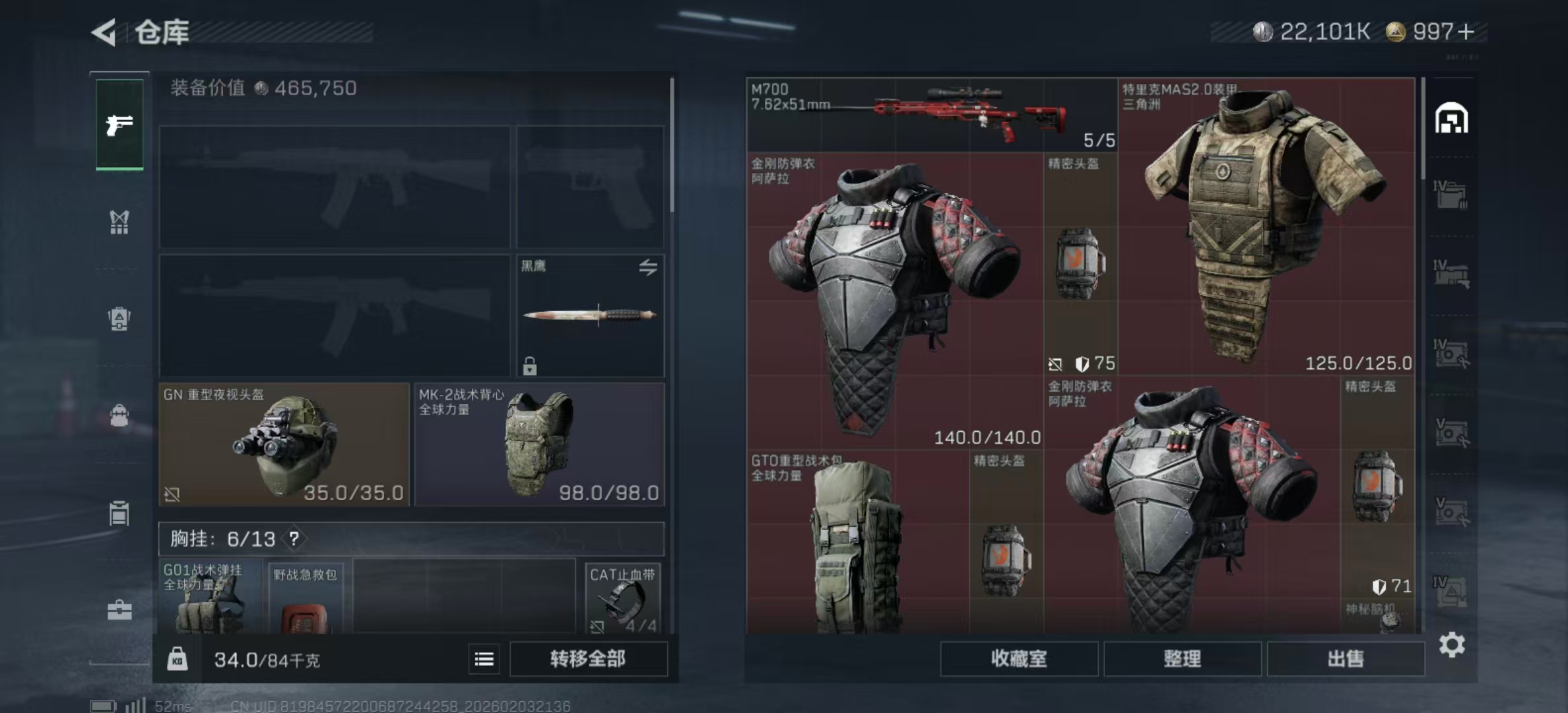The image size is (1568, 713).
Task: Click the weight capacity indicator showing 34.0/84千克
Action: click(x=264, y=660)
